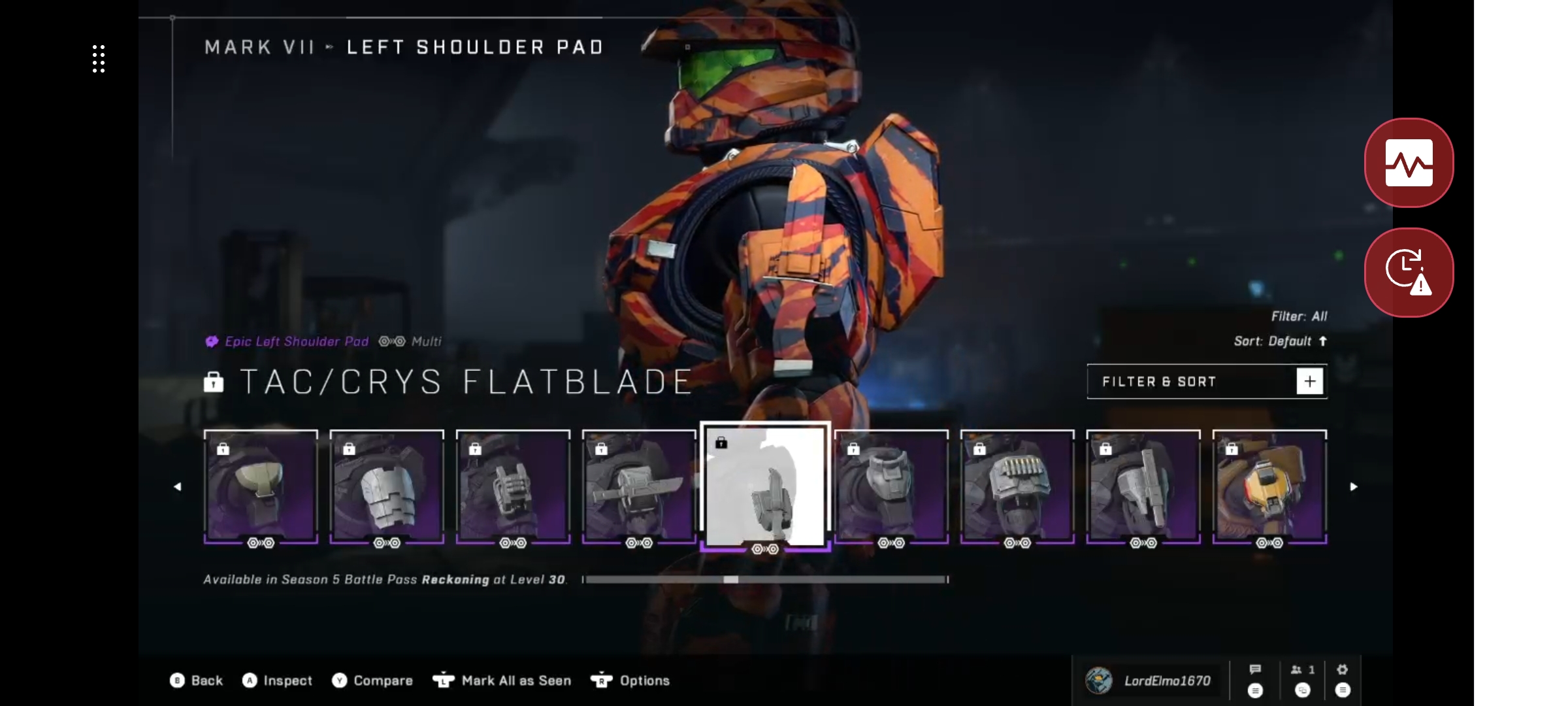Choose the shoulder pad with bullet bandolier
The width and height of the screenshot is (1568, 706).
point(1017,486)
